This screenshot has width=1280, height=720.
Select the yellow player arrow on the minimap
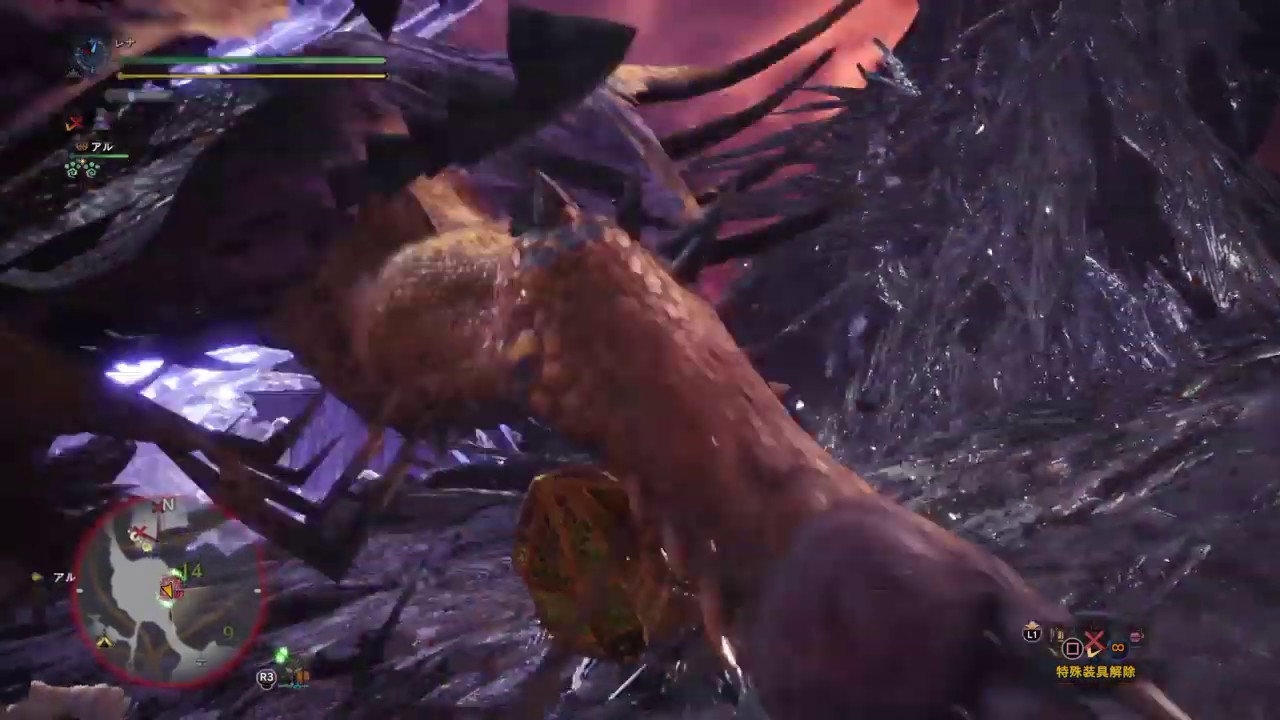[168, 590]
